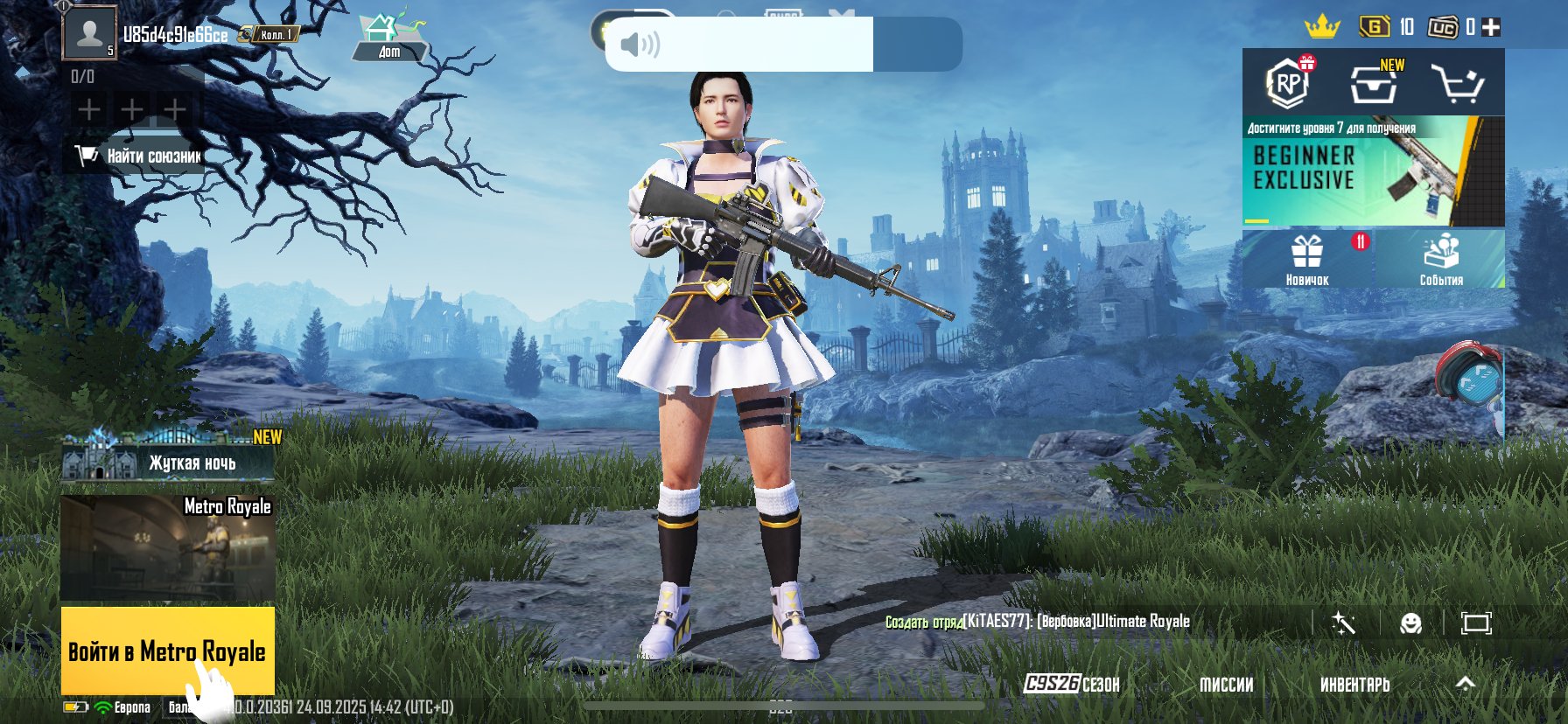Select the Жуткая ночь event banner
Screen dimensions: 1568x724
point(168,460)
